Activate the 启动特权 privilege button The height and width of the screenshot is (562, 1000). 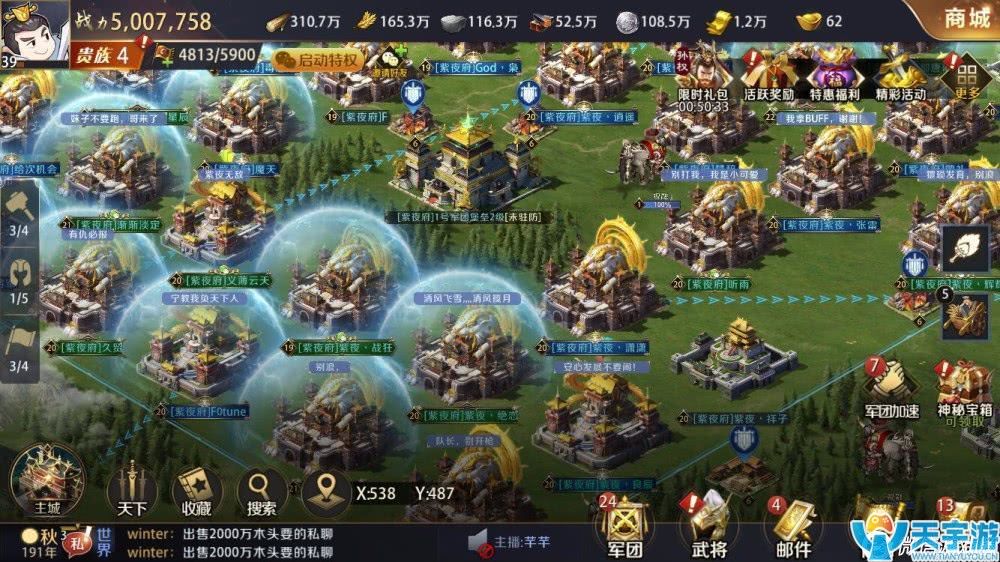(315, 59)
